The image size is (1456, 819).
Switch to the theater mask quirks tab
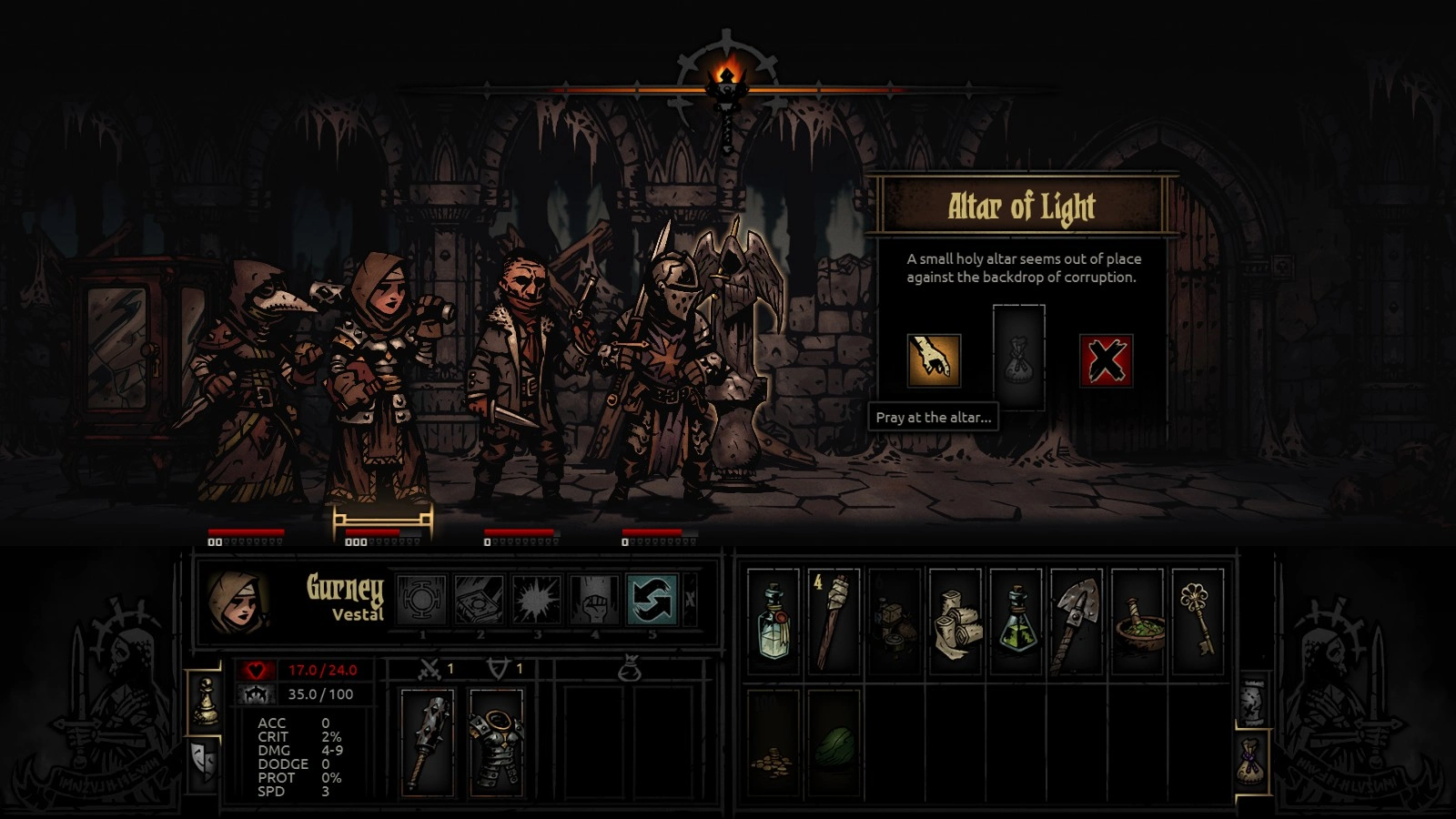click(205, 762)
